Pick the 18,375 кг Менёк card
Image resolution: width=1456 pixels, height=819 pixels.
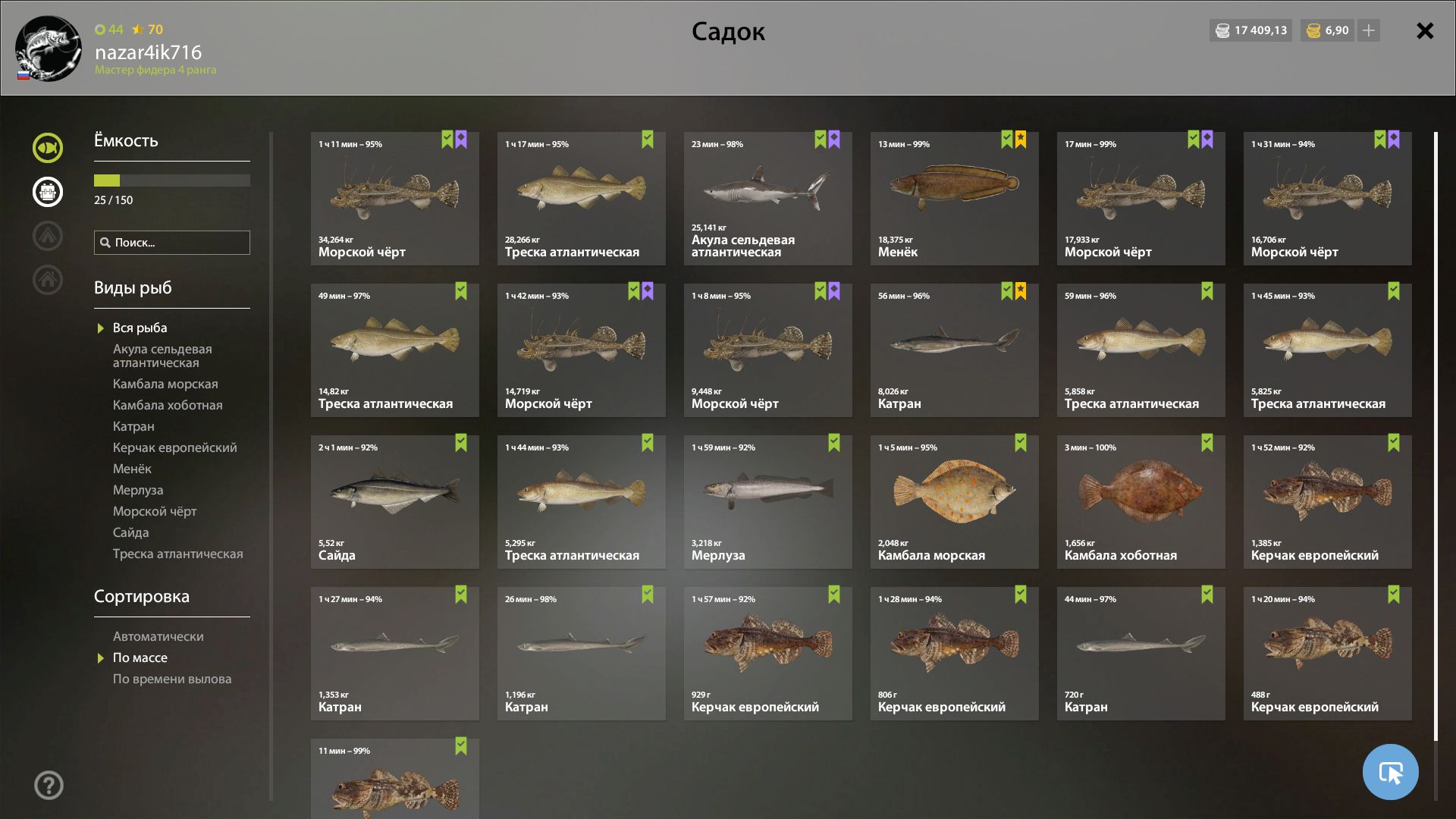coord(954,199)
